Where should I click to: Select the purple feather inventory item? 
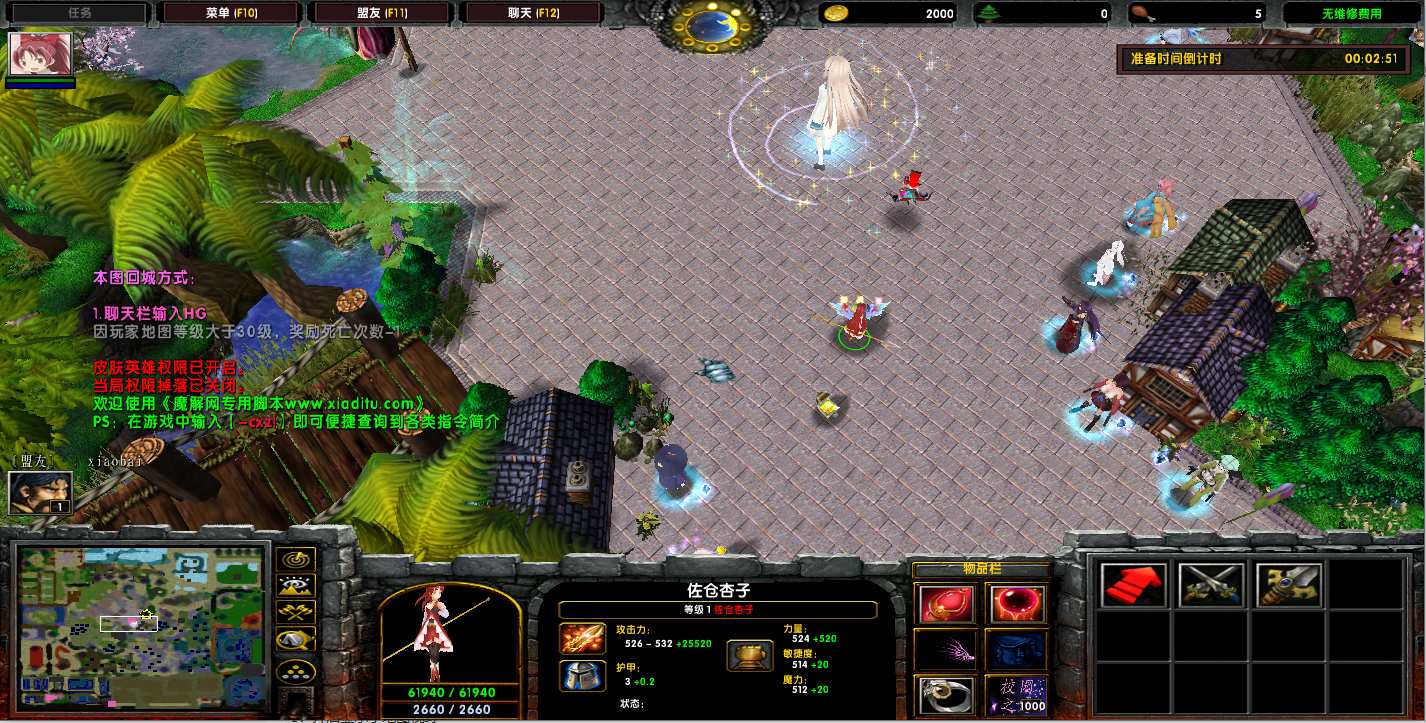942,649
